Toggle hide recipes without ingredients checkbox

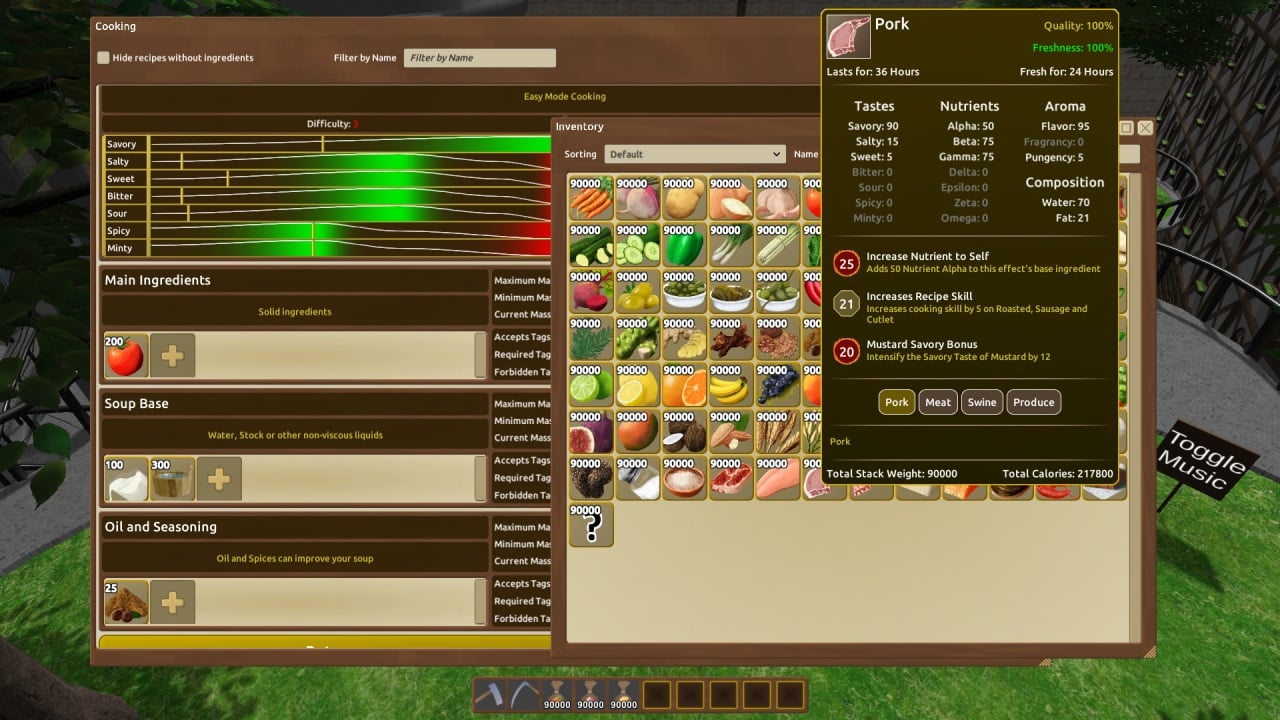point(103,58)
